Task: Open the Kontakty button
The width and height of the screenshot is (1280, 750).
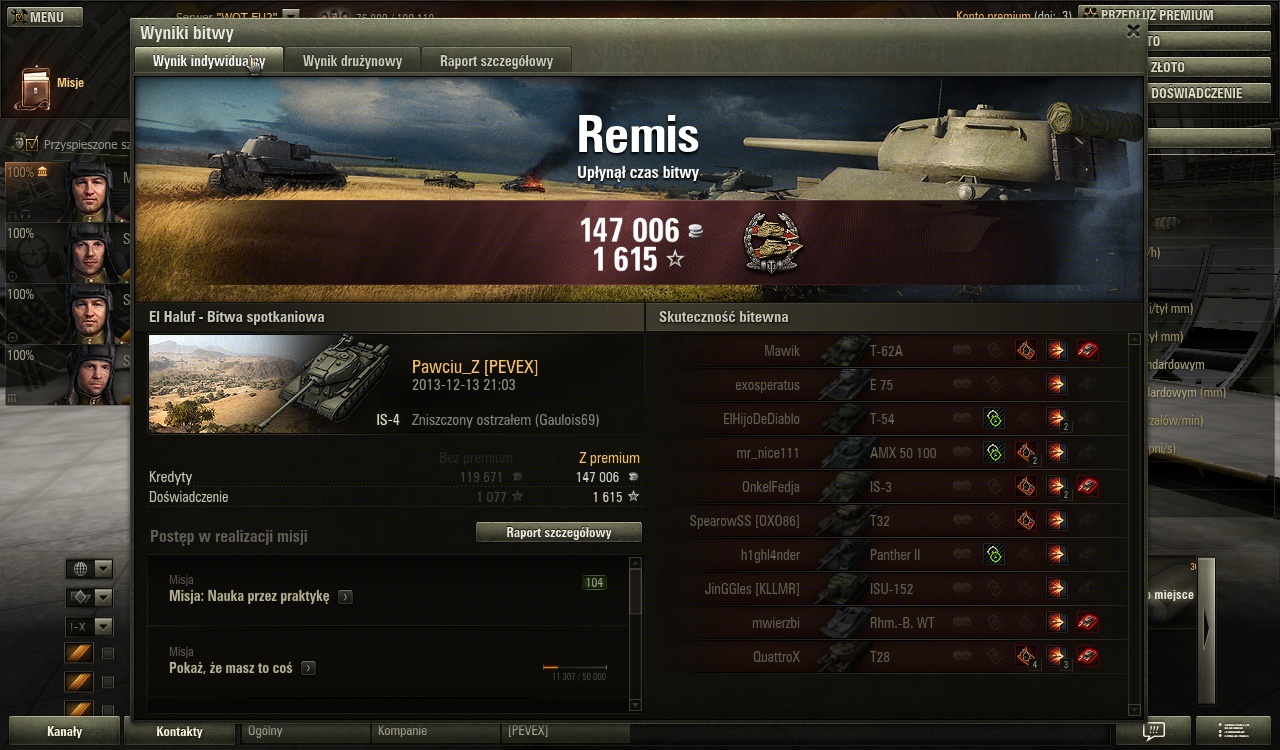Action: click(x=180, y=731)
